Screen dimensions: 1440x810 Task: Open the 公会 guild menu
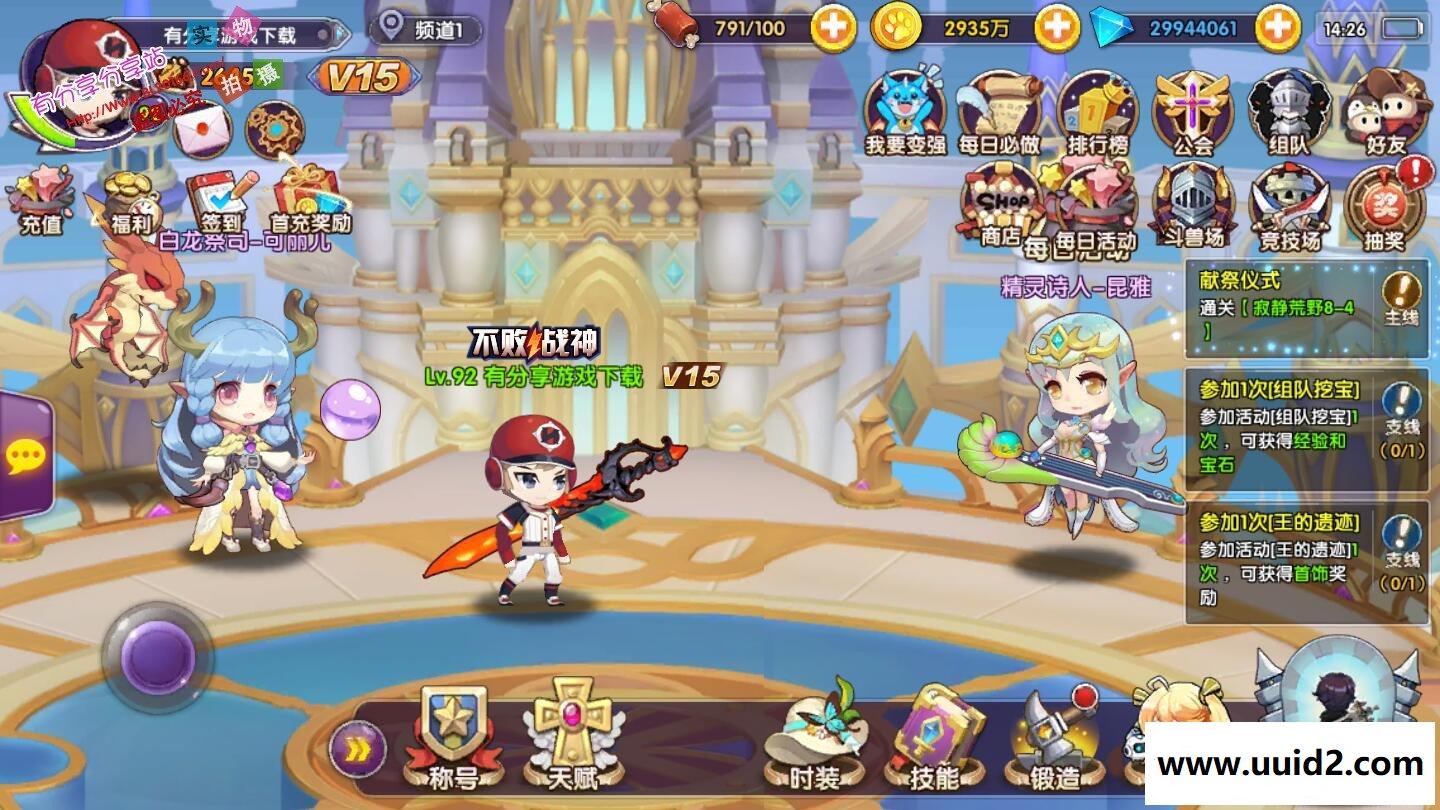point(1192,112)
